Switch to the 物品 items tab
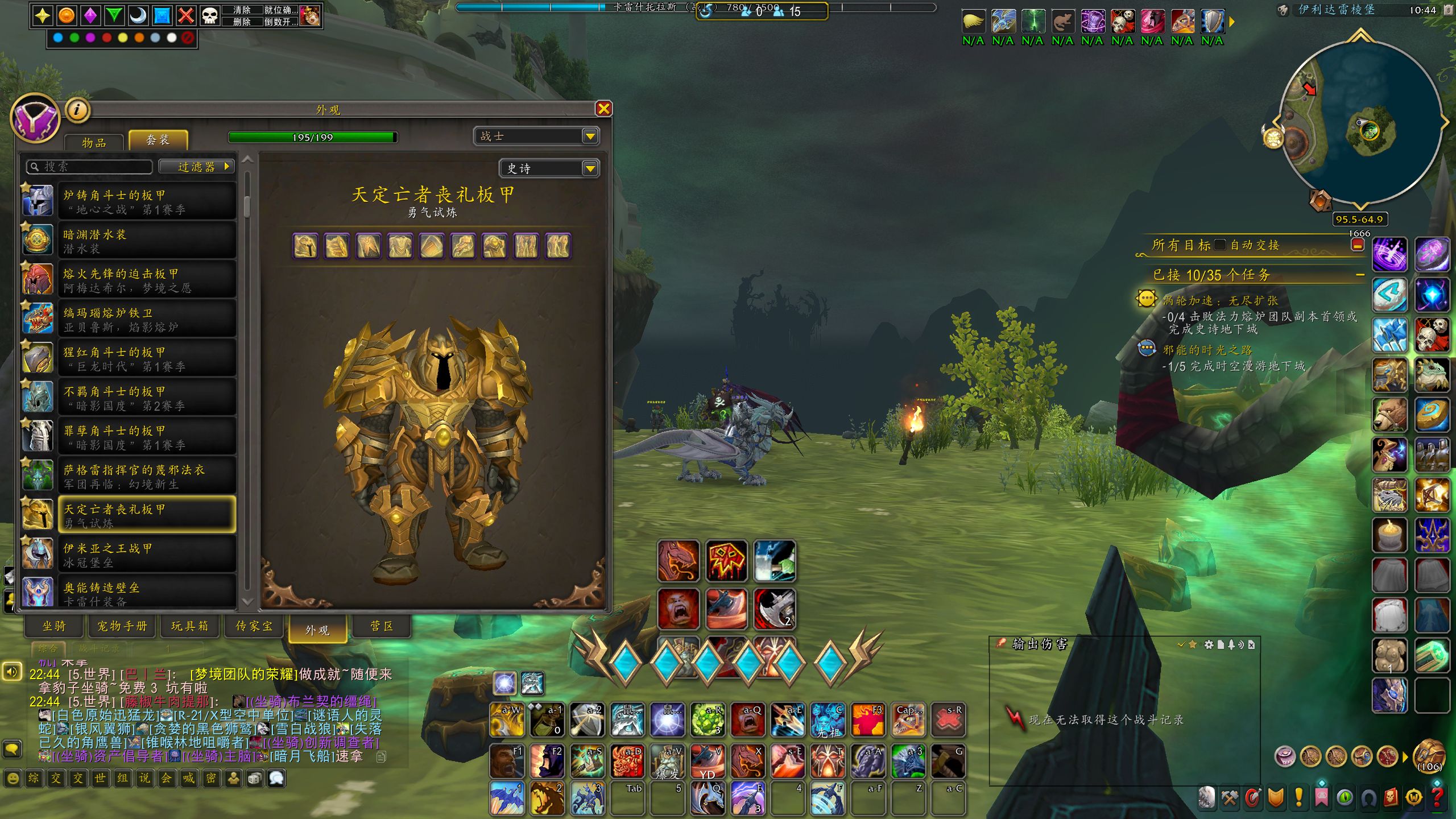Image resolution: width=1456 pixels, height=819 pixels. [94, 142]
